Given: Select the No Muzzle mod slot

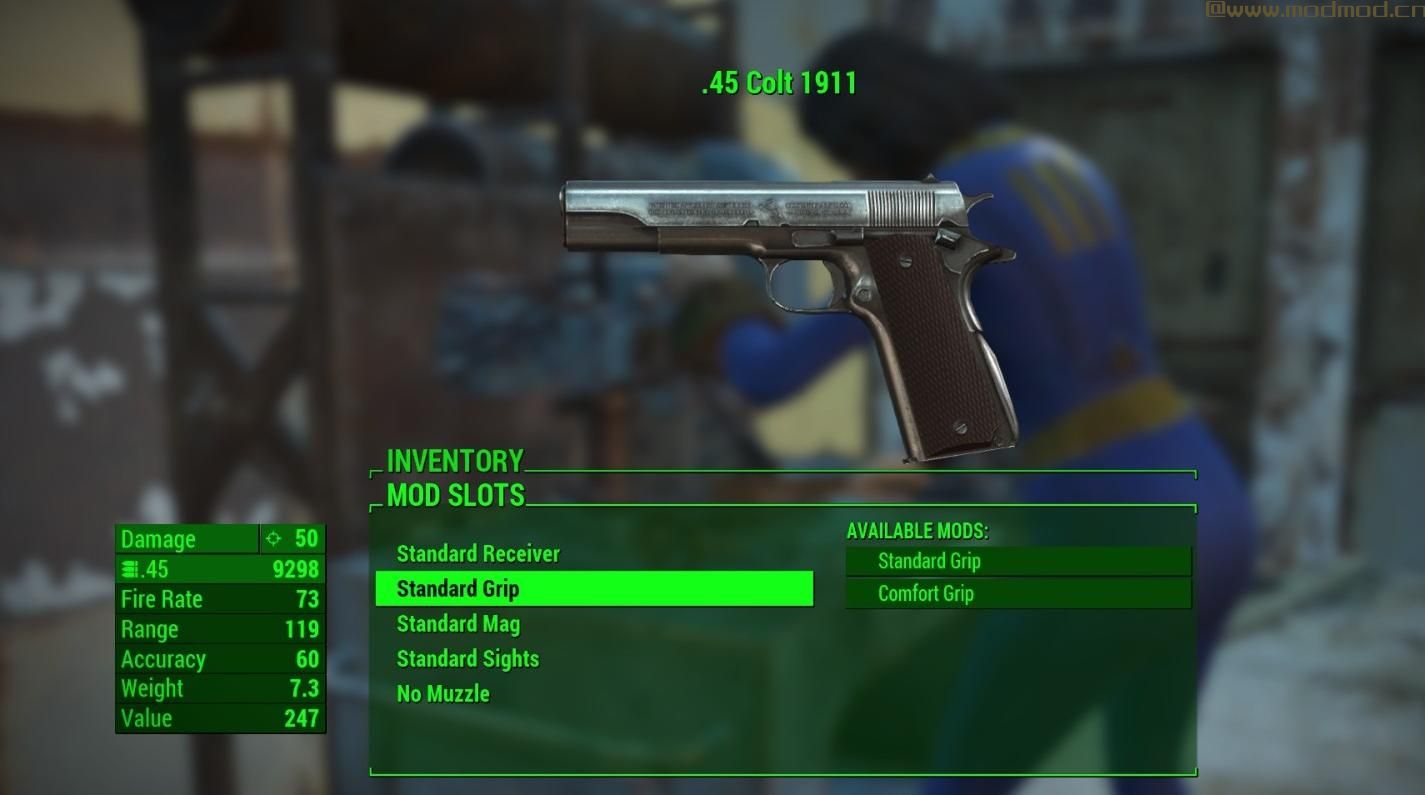Looking at the screenshot, I should coord(441,693).
